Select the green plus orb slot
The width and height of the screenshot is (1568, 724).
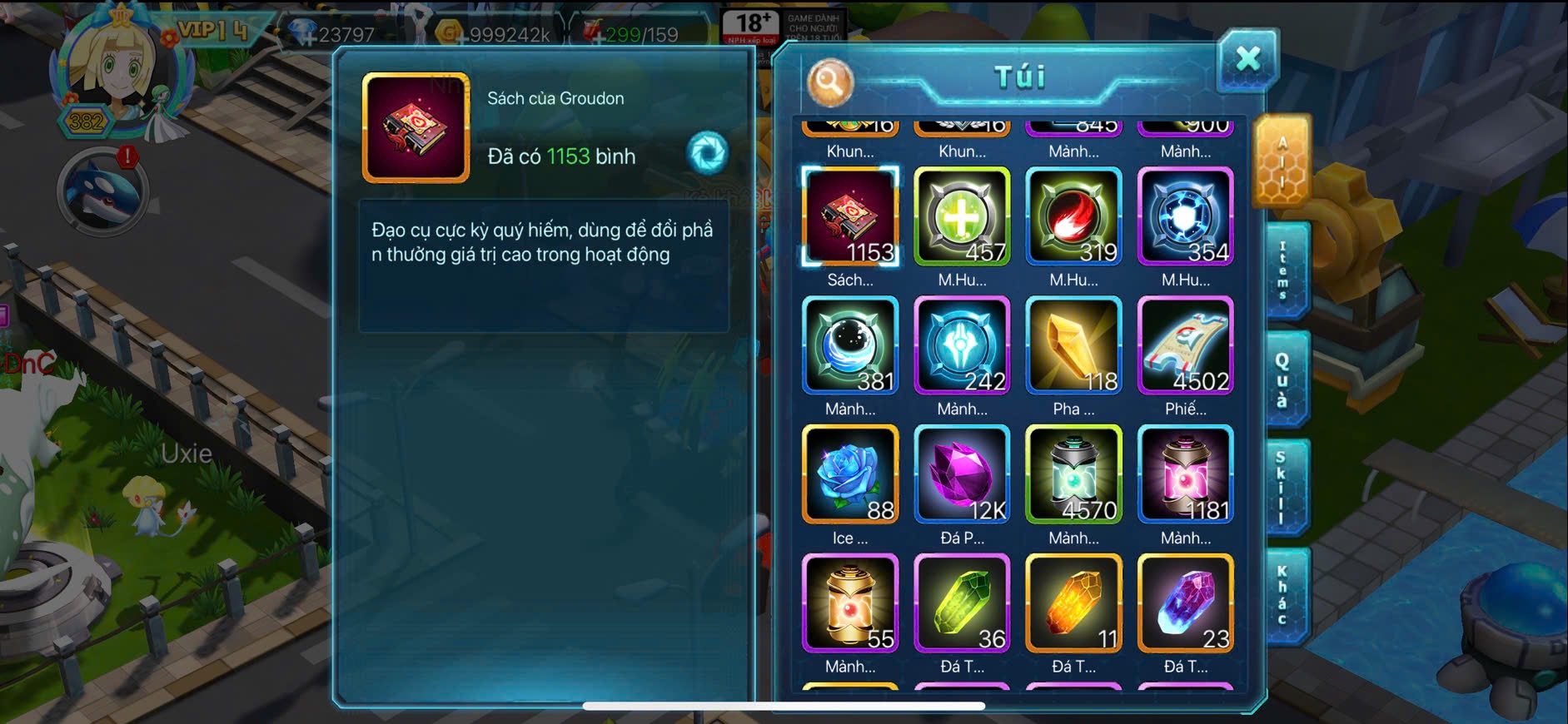click(962, 216)
